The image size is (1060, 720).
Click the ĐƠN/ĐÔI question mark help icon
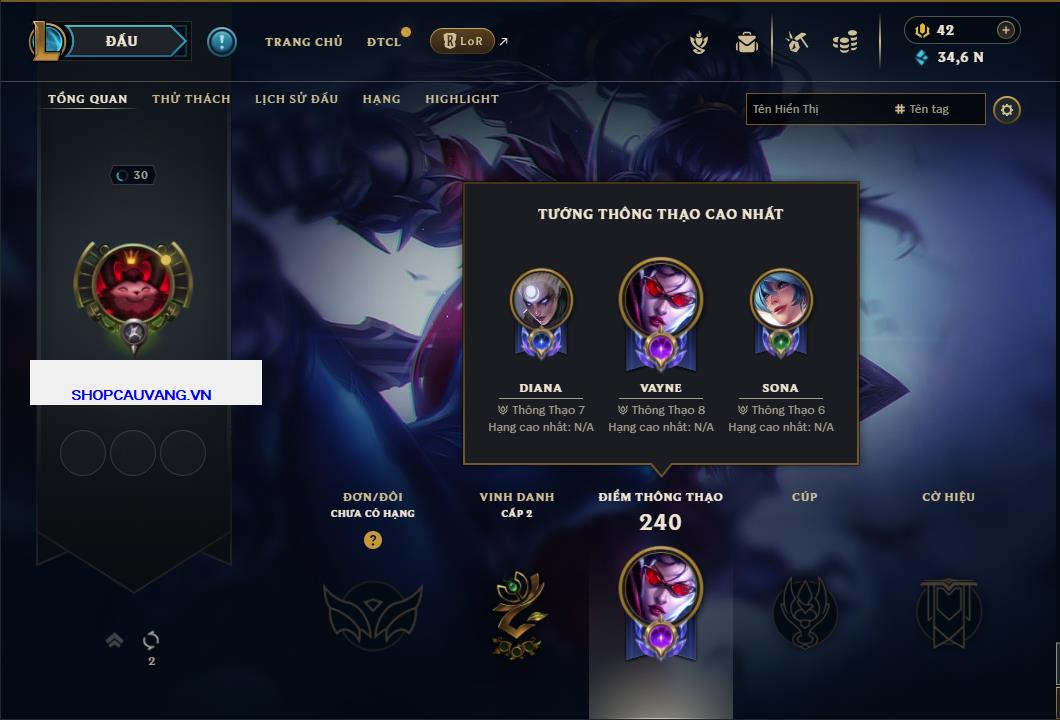coord(373,540)
